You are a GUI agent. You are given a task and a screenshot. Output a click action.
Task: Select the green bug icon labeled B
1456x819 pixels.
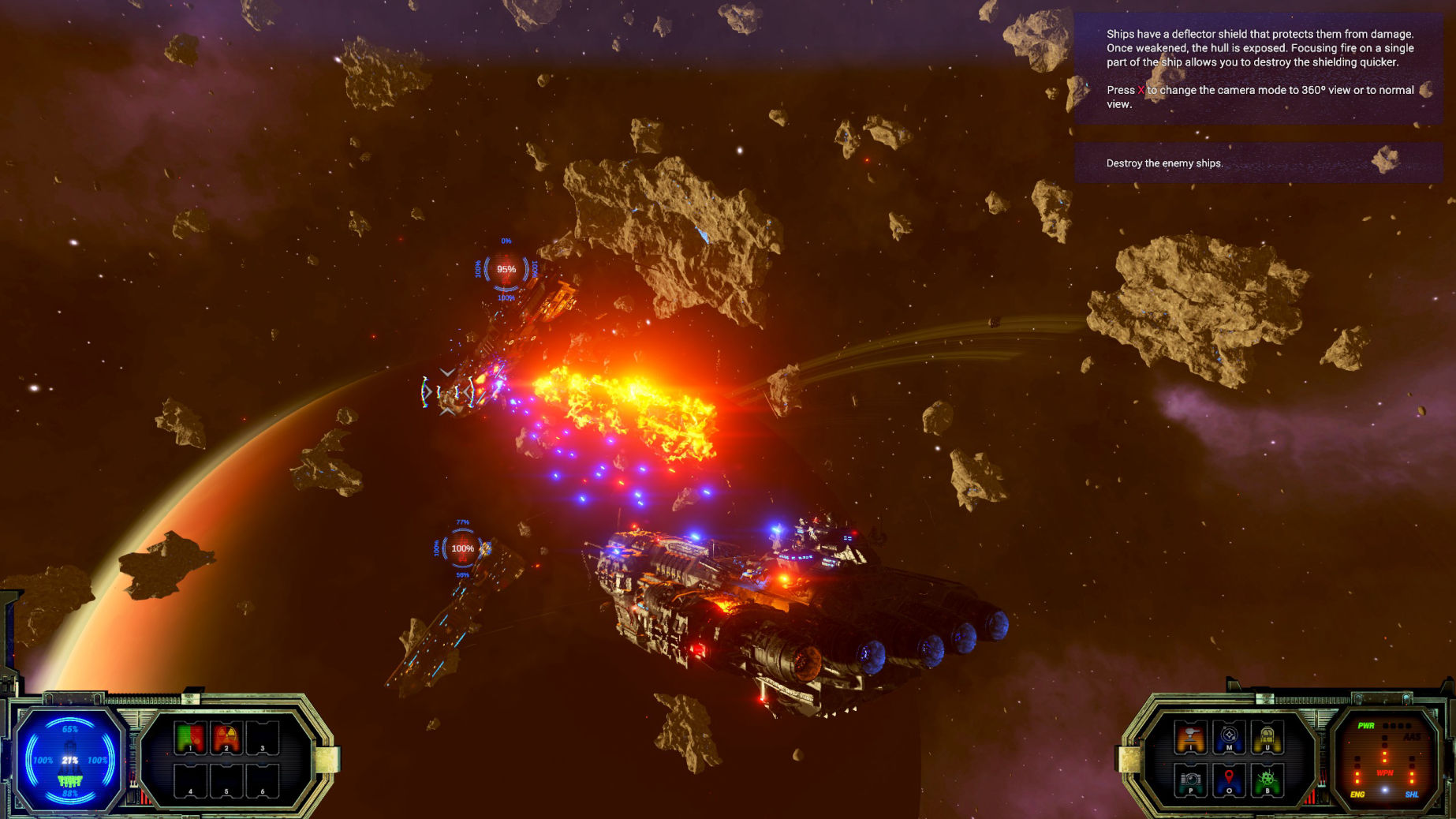1267,780
